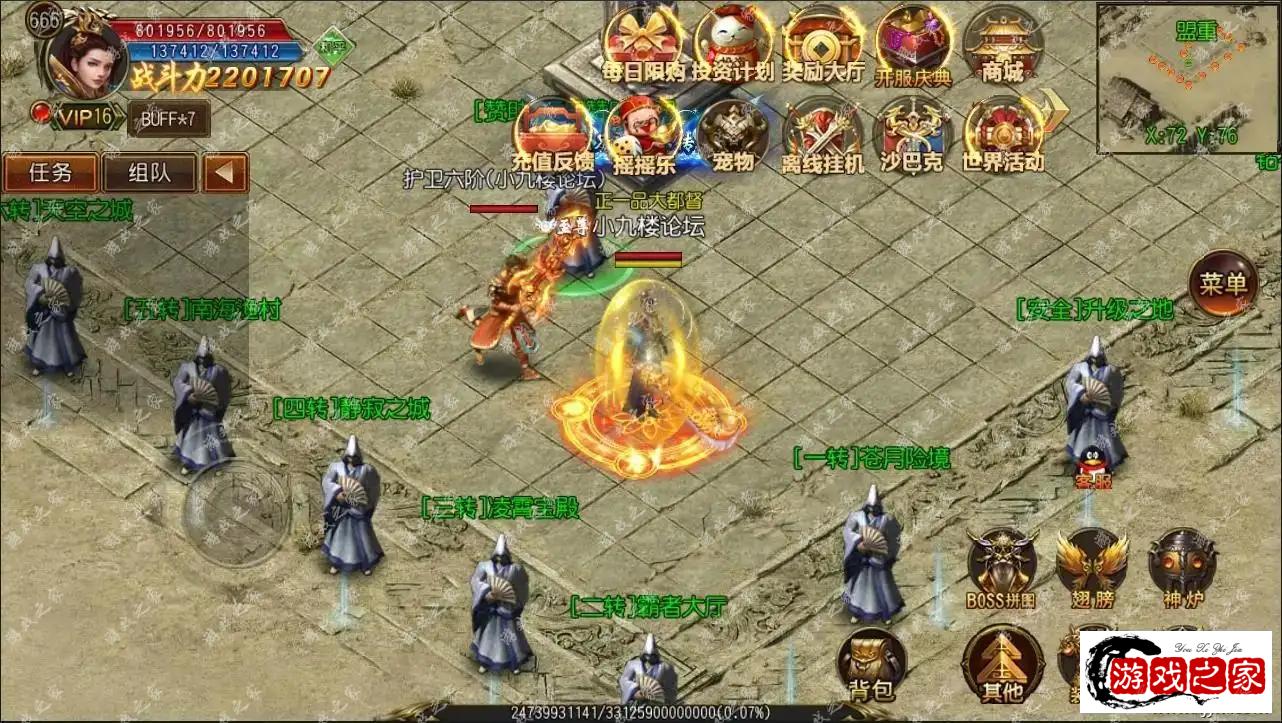The width and height of the screenshot is (1282, 723).
Task: Enter the 奖励大厅 reward hall
Action: (822, 44)
